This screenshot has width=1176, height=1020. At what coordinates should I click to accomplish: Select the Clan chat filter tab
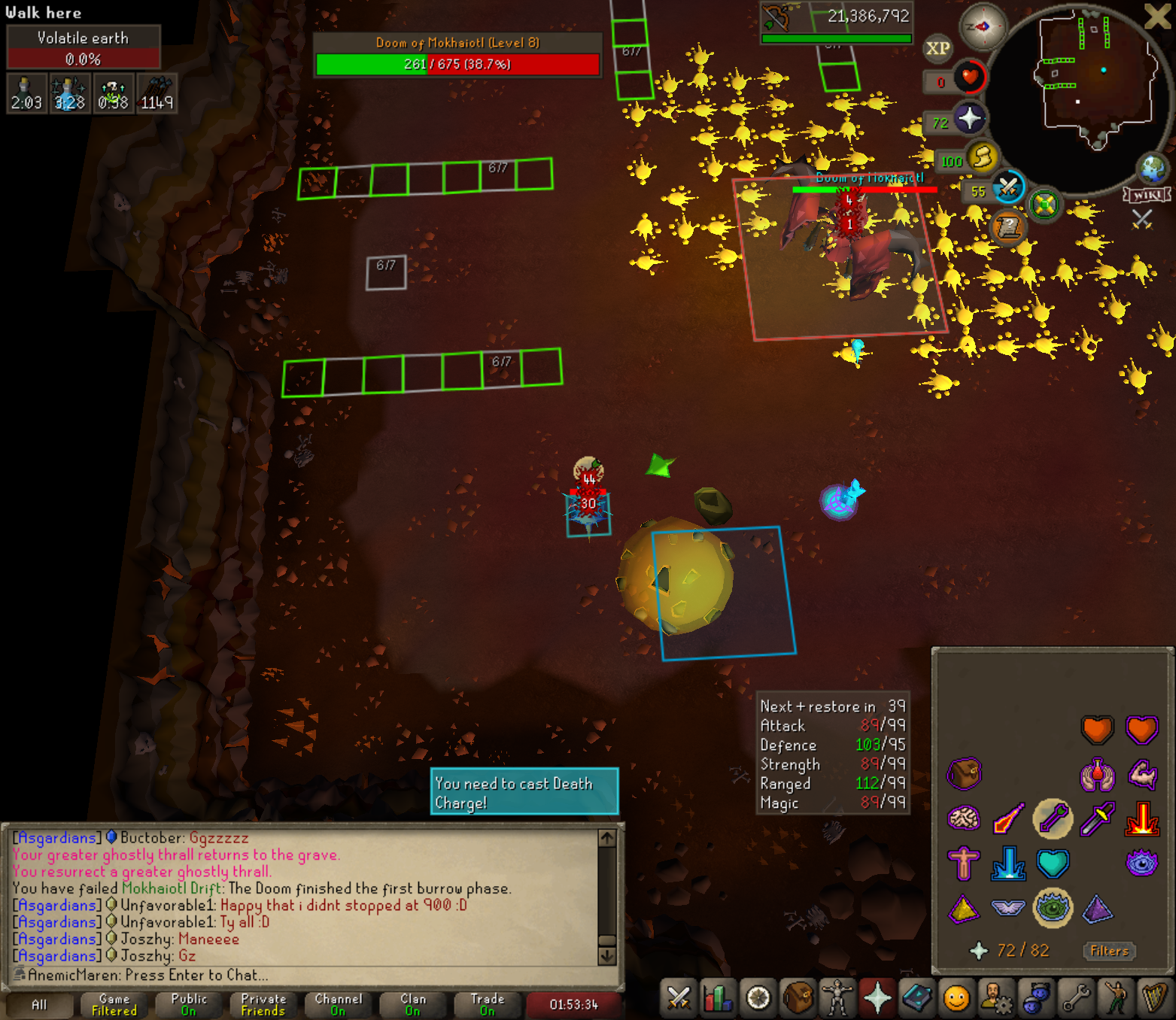[x=412, y=1004]
